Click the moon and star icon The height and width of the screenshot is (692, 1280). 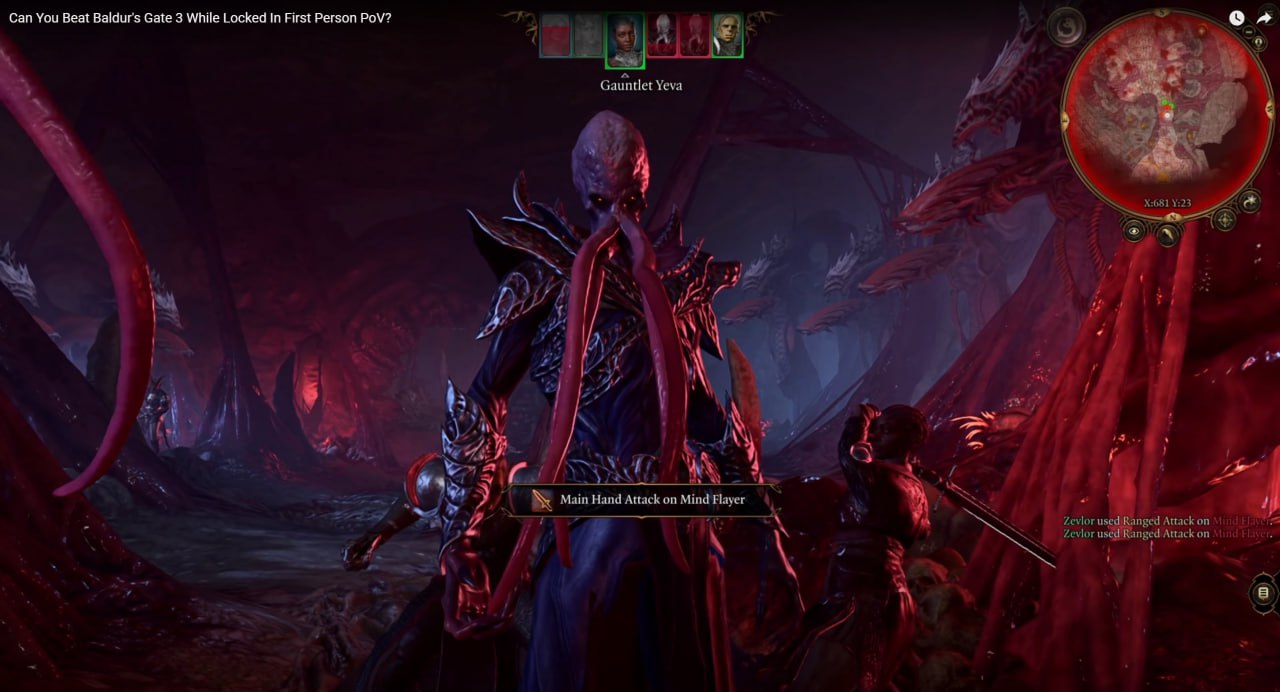[1249, 201]
